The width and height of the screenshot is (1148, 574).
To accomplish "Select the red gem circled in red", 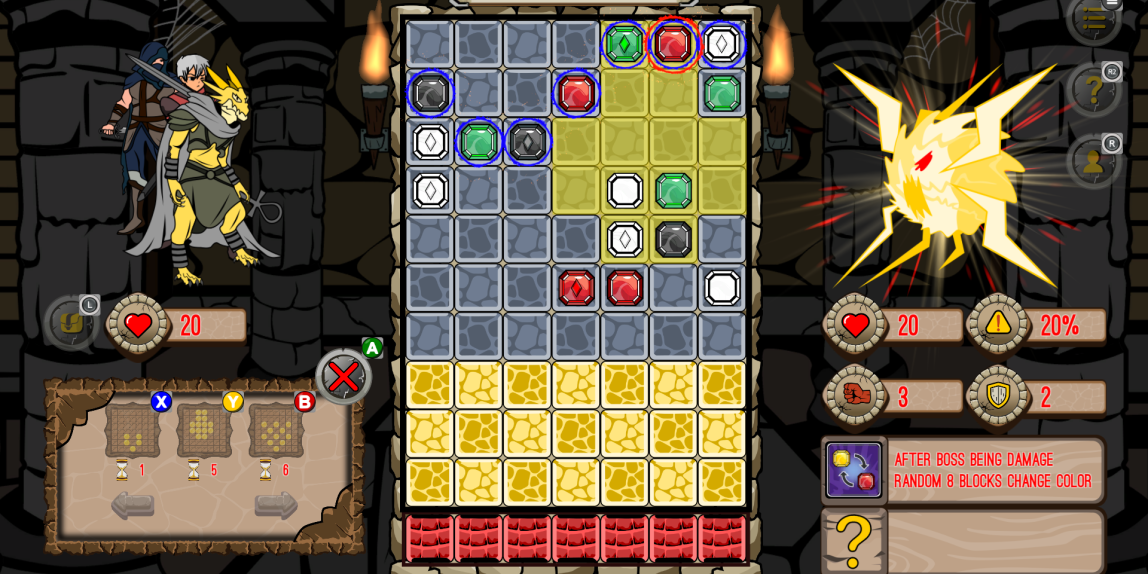I will coord(673,44).
